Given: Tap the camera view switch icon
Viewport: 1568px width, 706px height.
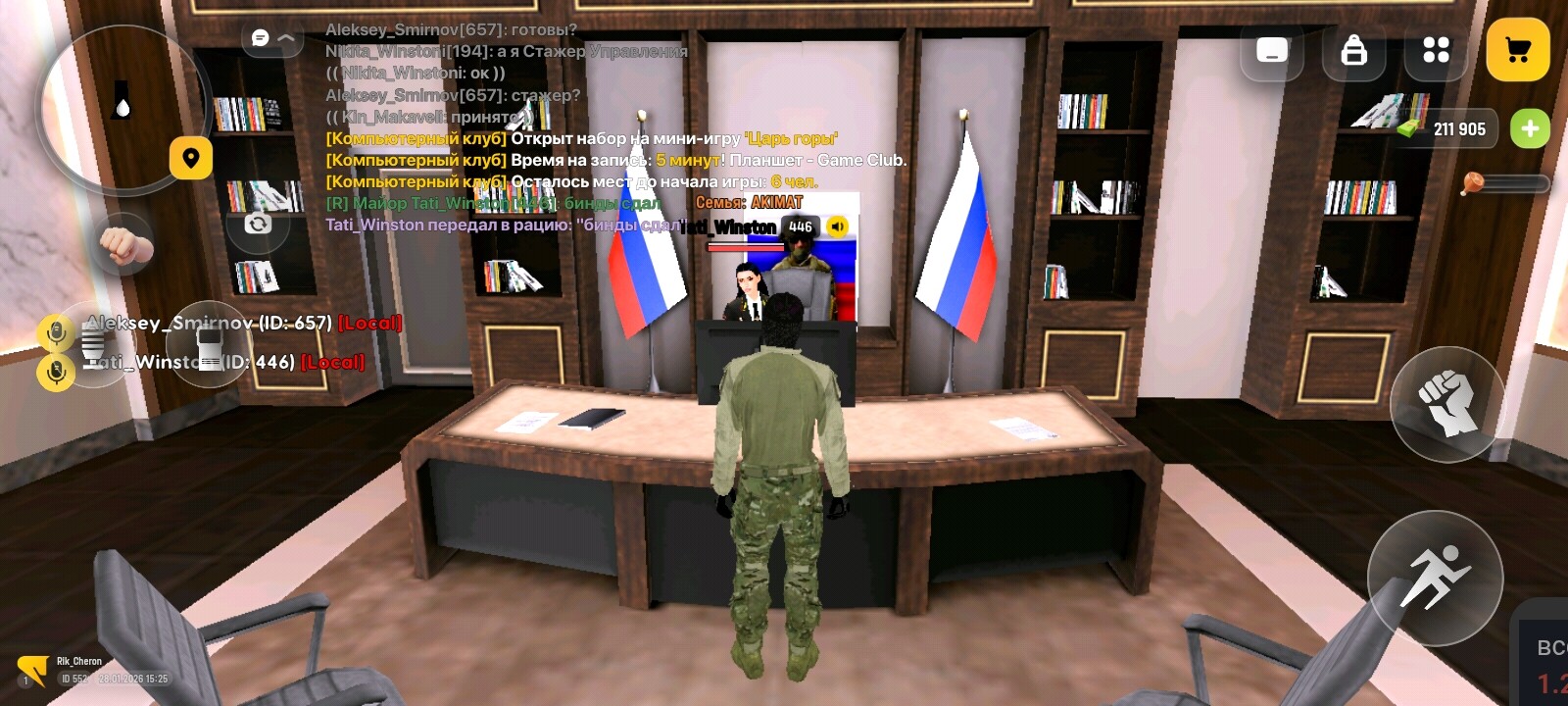Looking at the screenshot, I should (258, 224).
